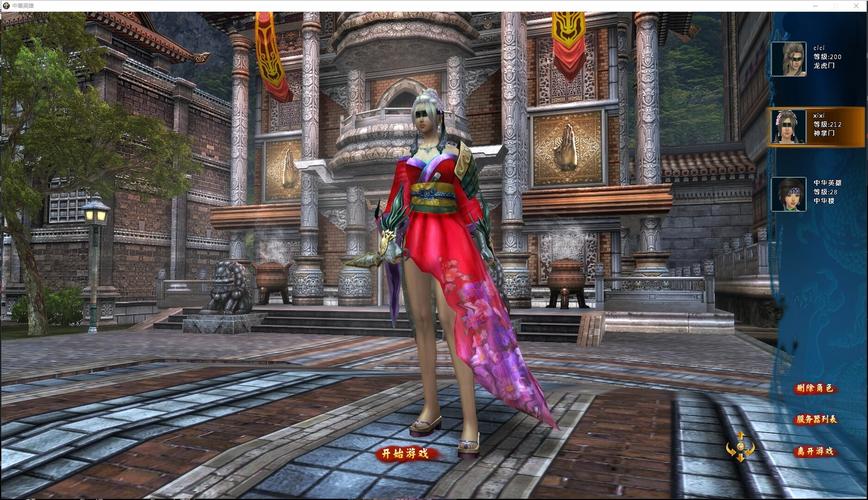868x500 pixels.
Task: Click the right curved rotate arrow
Action: pyautogui.click(x=750, y=449)
